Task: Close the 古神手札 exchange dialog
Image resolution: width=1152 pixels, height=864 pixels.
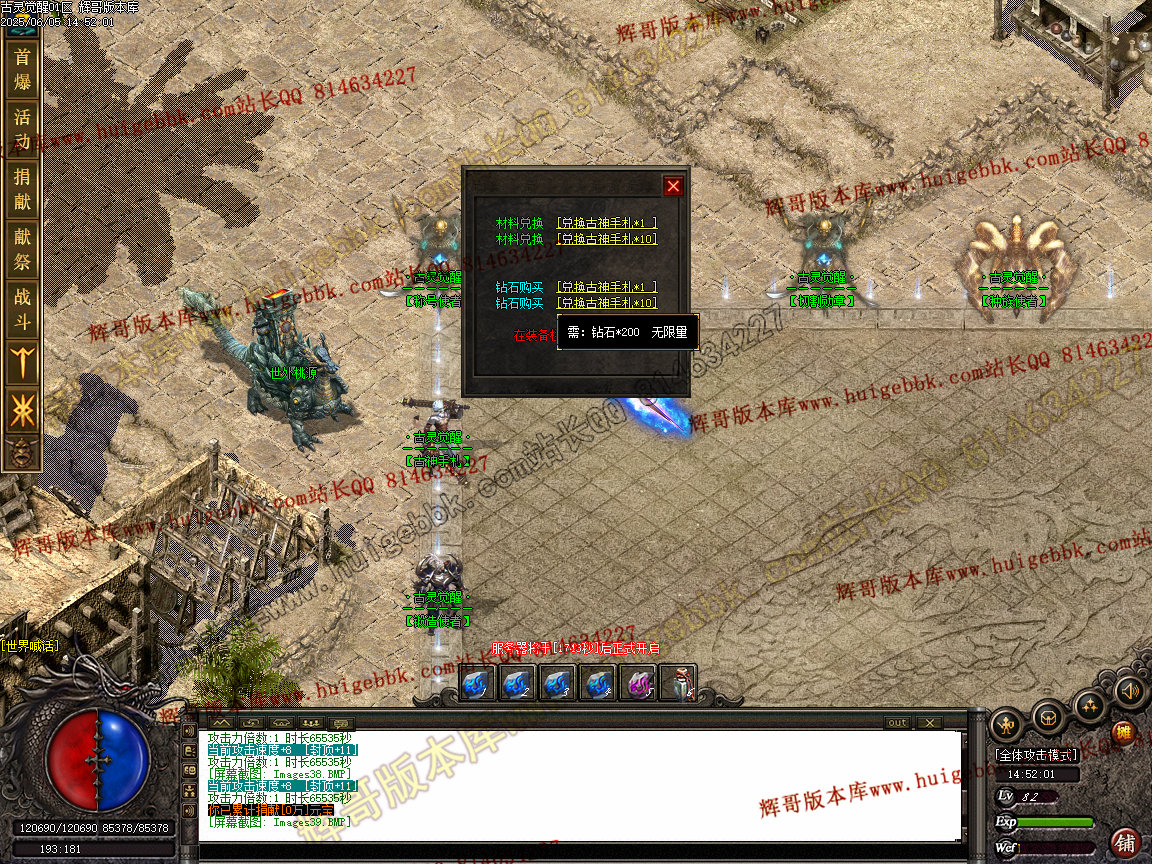Action: 673,186
